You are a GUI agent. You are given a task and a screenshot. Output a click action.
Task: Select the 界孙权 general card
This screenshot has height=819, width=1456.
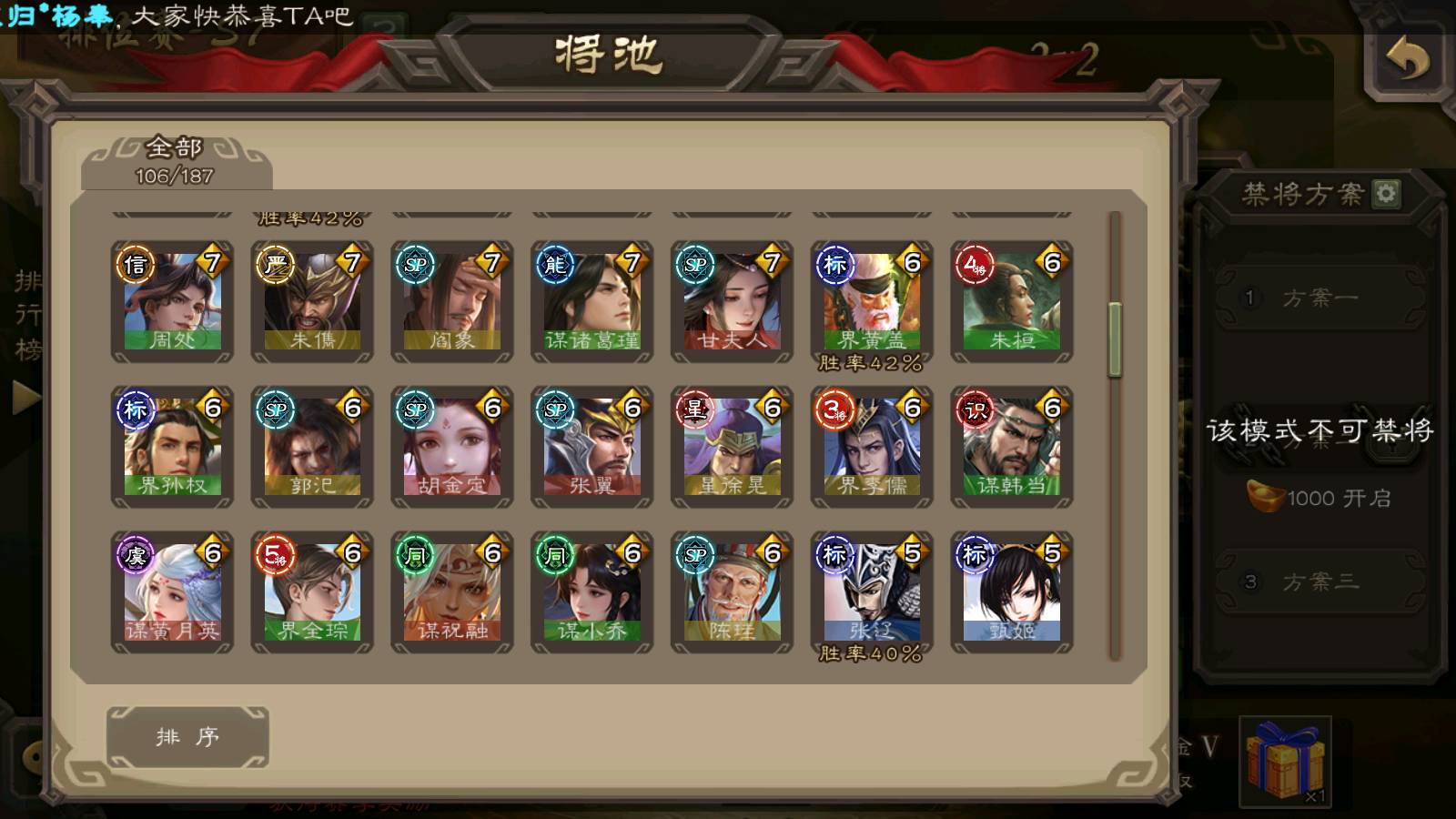click(173, 447)
